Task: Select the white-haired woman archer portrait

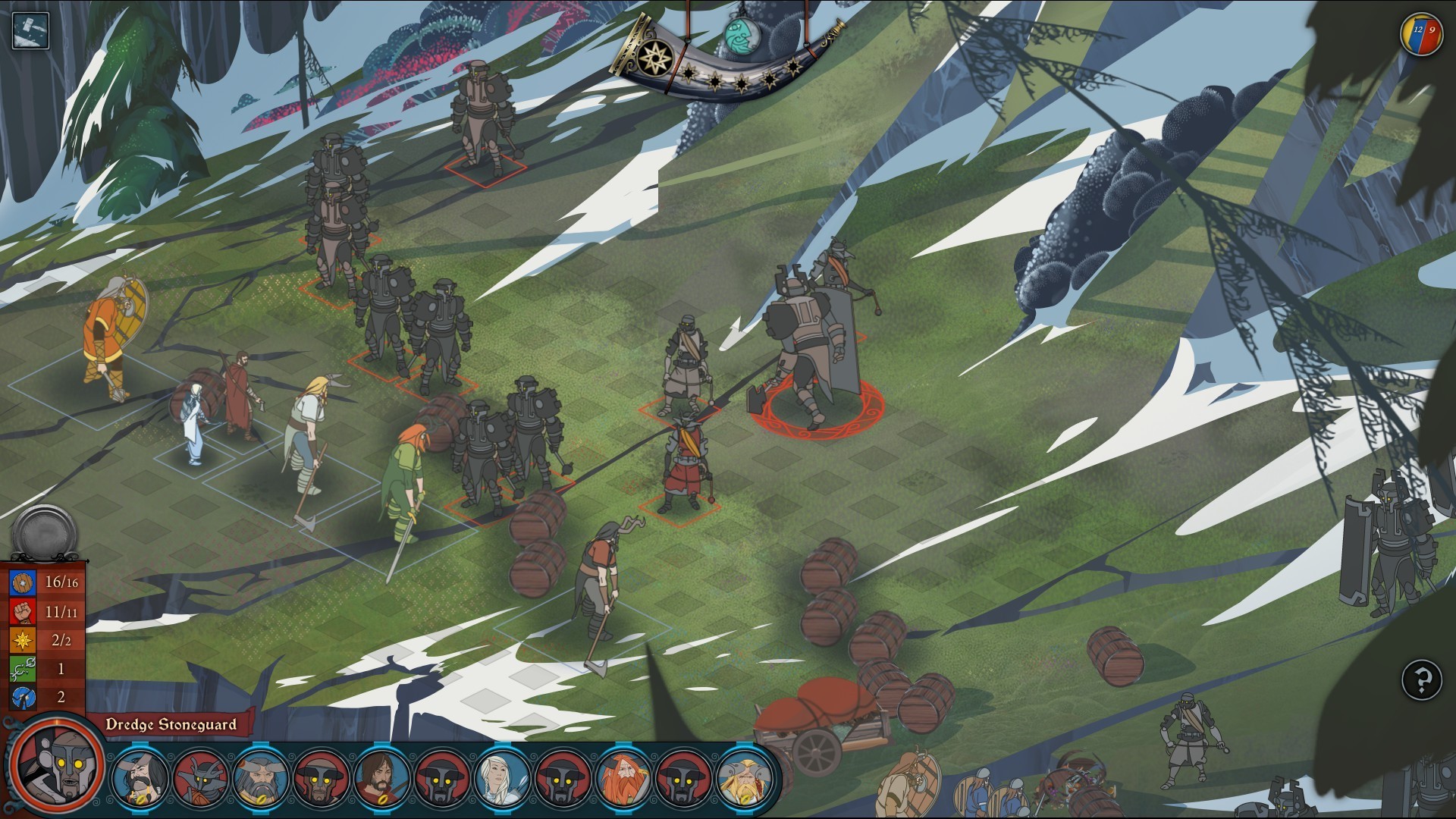Action: click(x=502, y=777)
